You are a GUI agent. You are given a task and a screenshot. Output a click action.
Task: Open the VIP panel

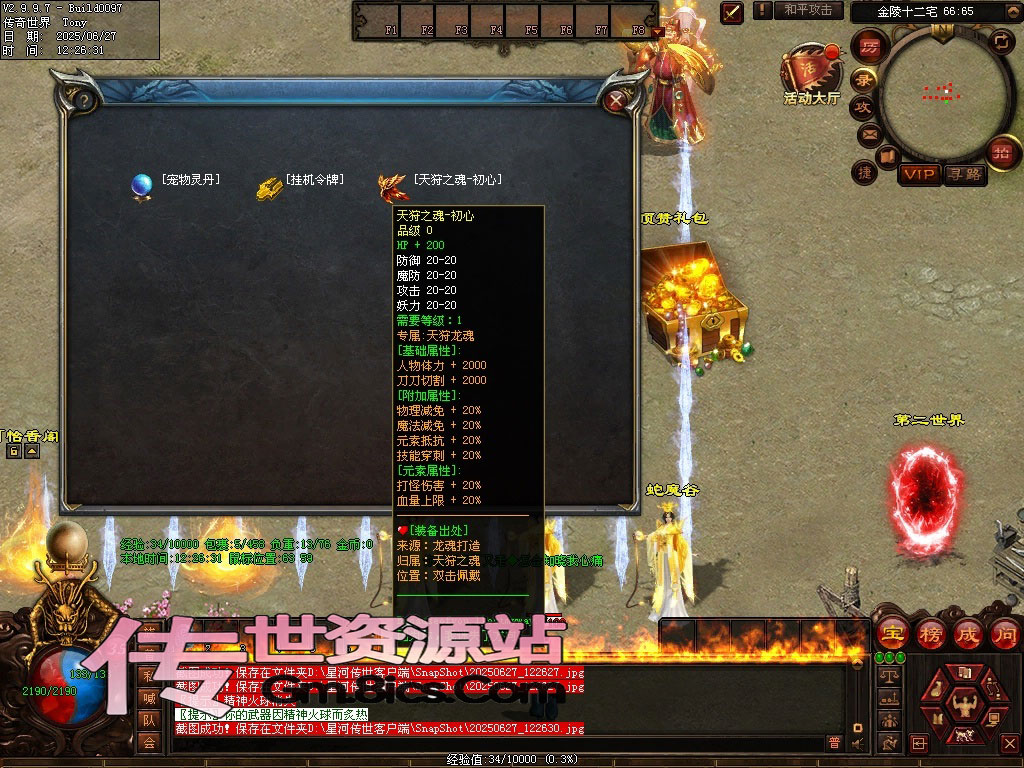[918, 174]
